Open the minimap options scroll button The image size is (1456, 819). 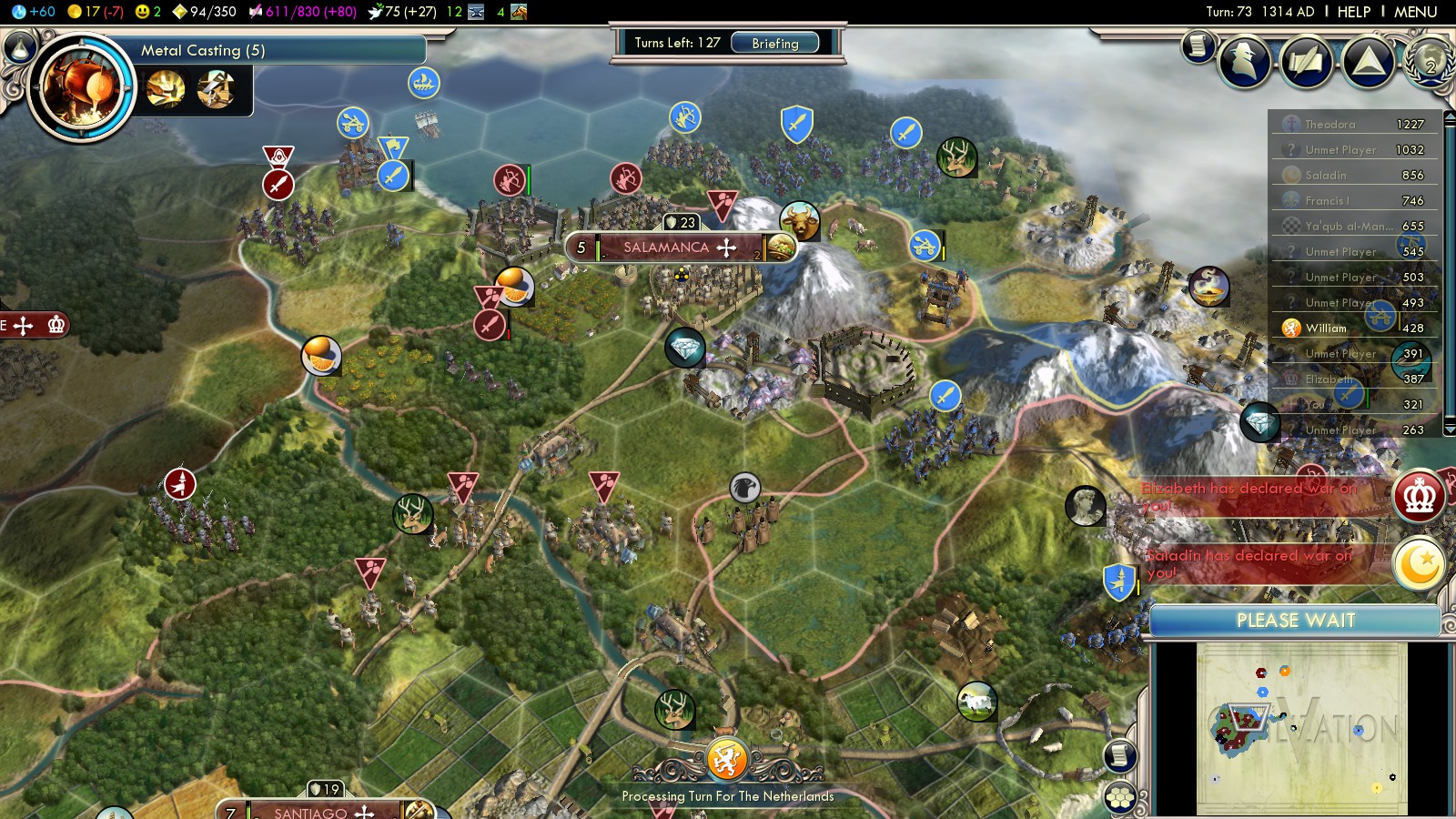[x=1120, y=755]
